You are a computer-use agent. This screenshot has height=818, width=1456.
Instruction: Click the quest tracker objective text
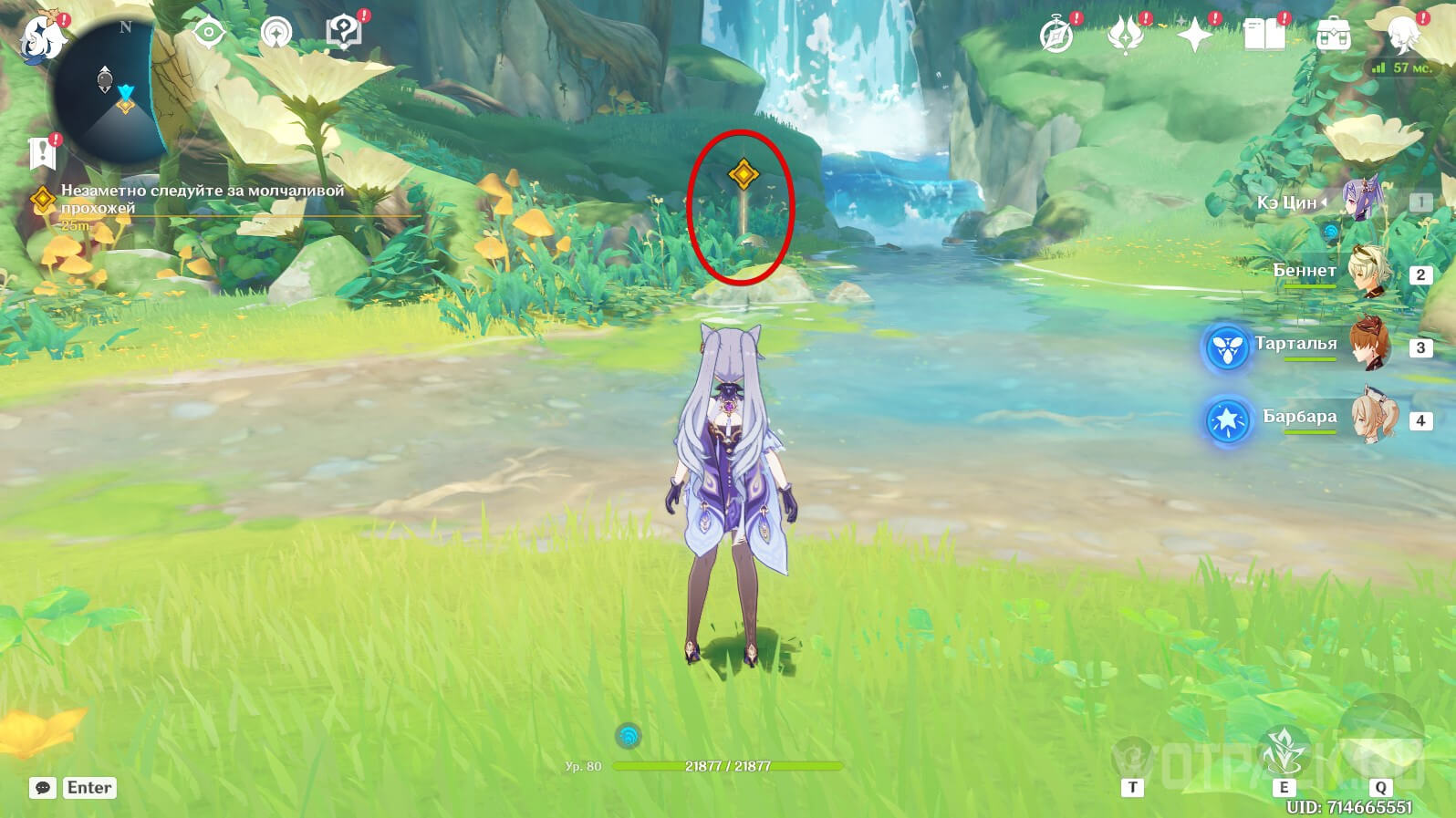click(203, 199)
